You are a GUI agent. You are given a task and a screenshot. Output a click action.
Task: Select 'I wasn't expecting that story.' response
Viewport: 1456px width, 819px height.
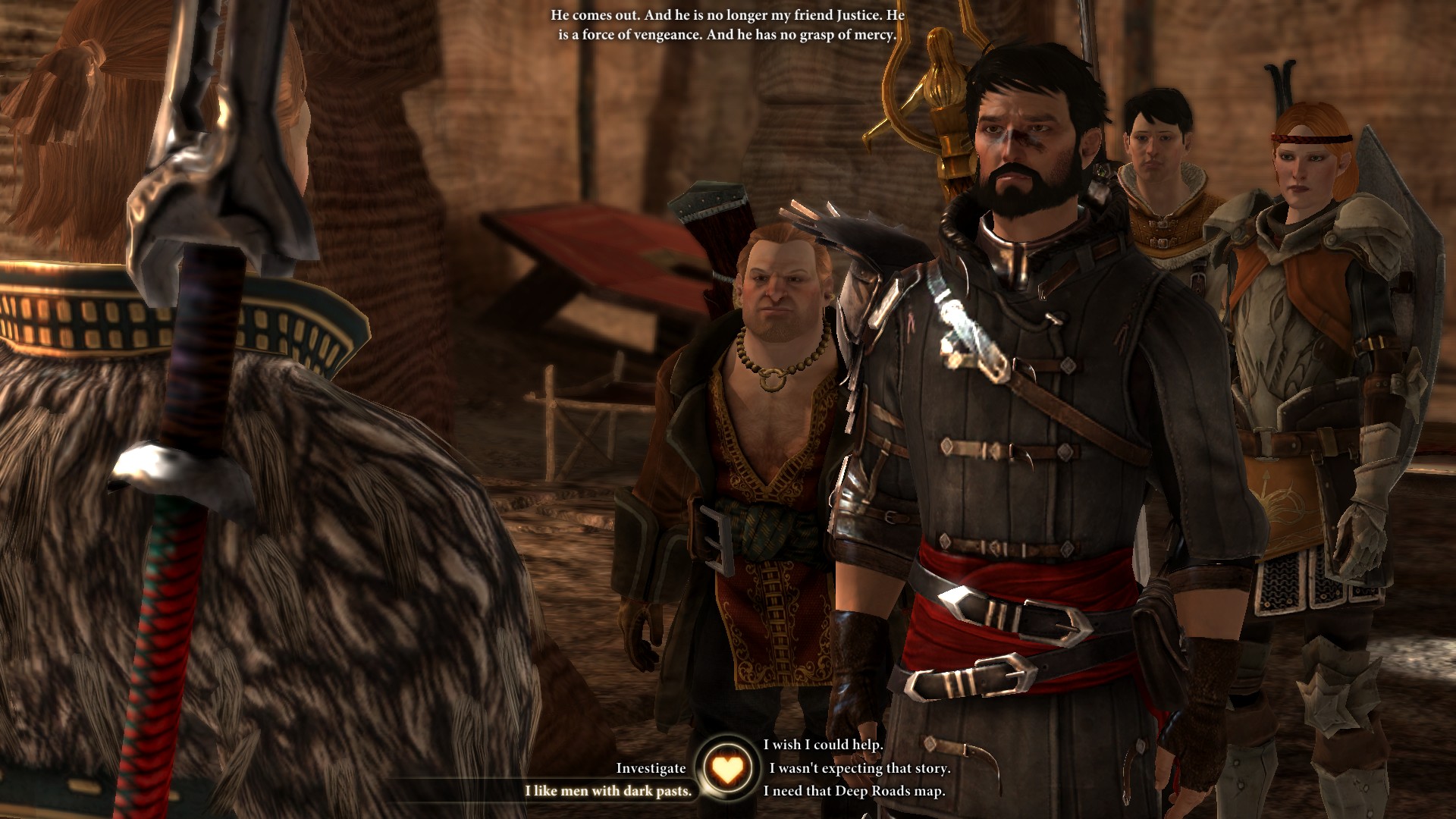(859, 768)
